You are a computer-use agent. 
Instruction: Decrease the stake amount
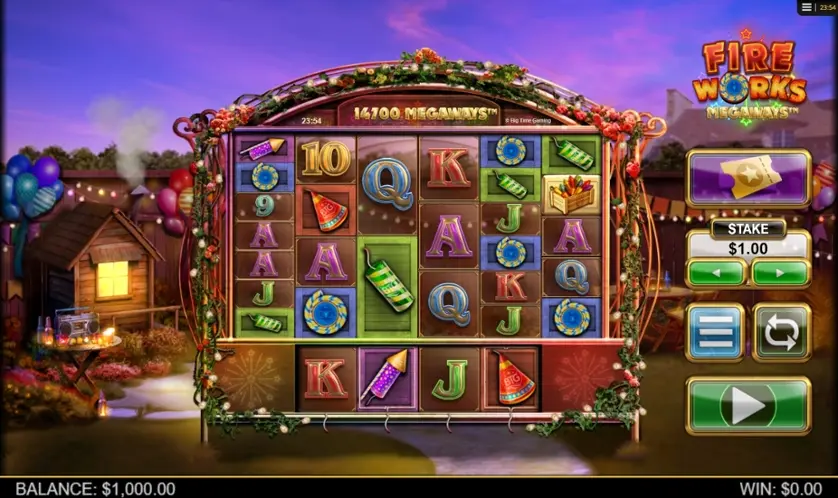pos(716,272)
